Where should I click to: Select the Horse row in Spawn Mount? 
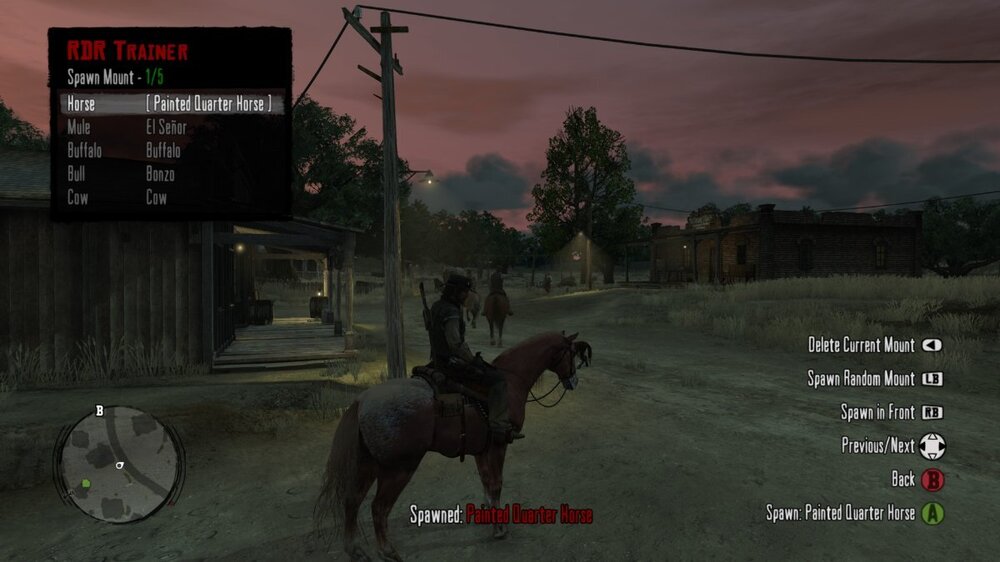(170, 104)
